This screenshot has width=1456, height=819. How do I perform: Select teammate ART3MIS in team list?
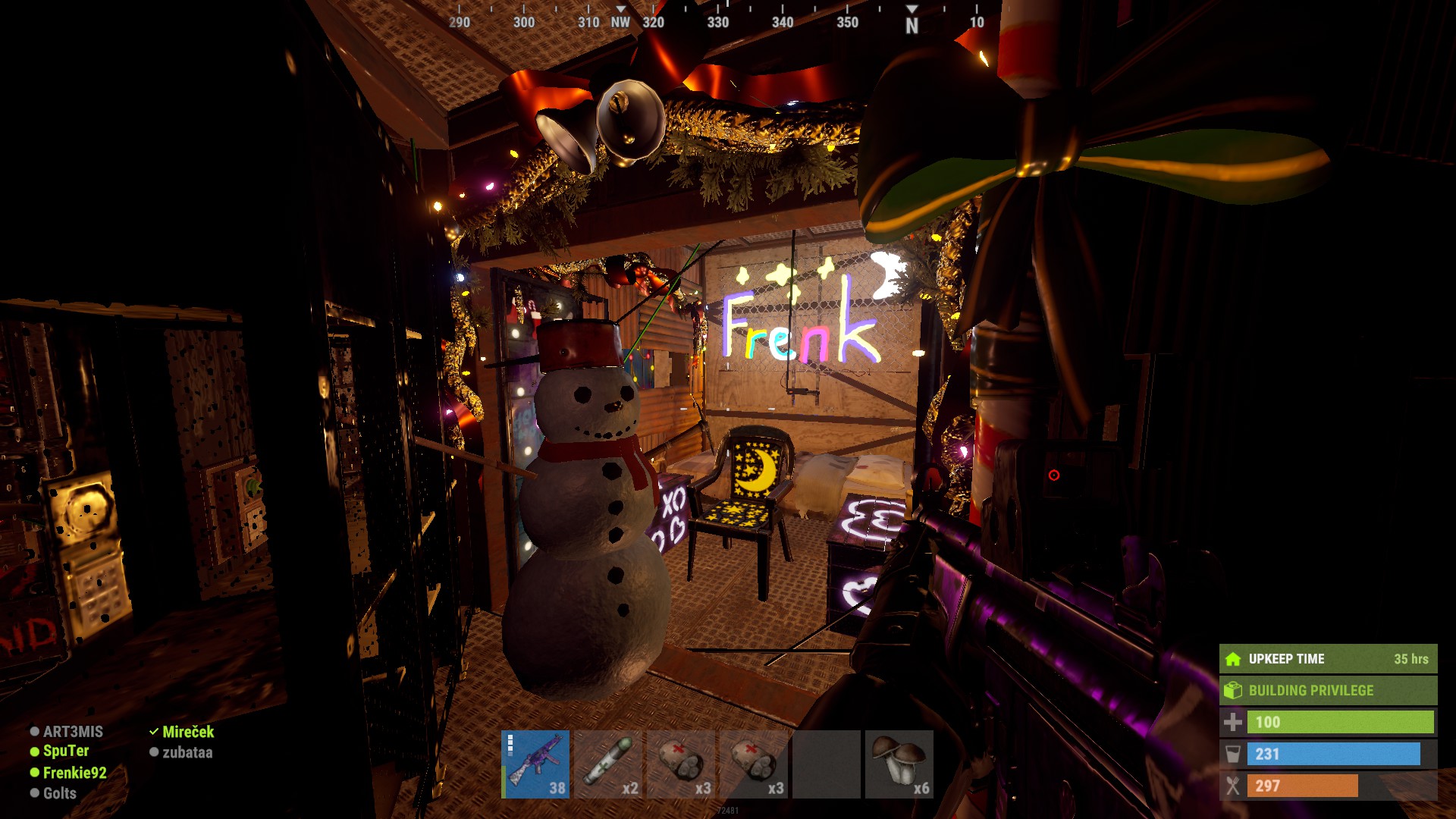click(x=72, y=732)
